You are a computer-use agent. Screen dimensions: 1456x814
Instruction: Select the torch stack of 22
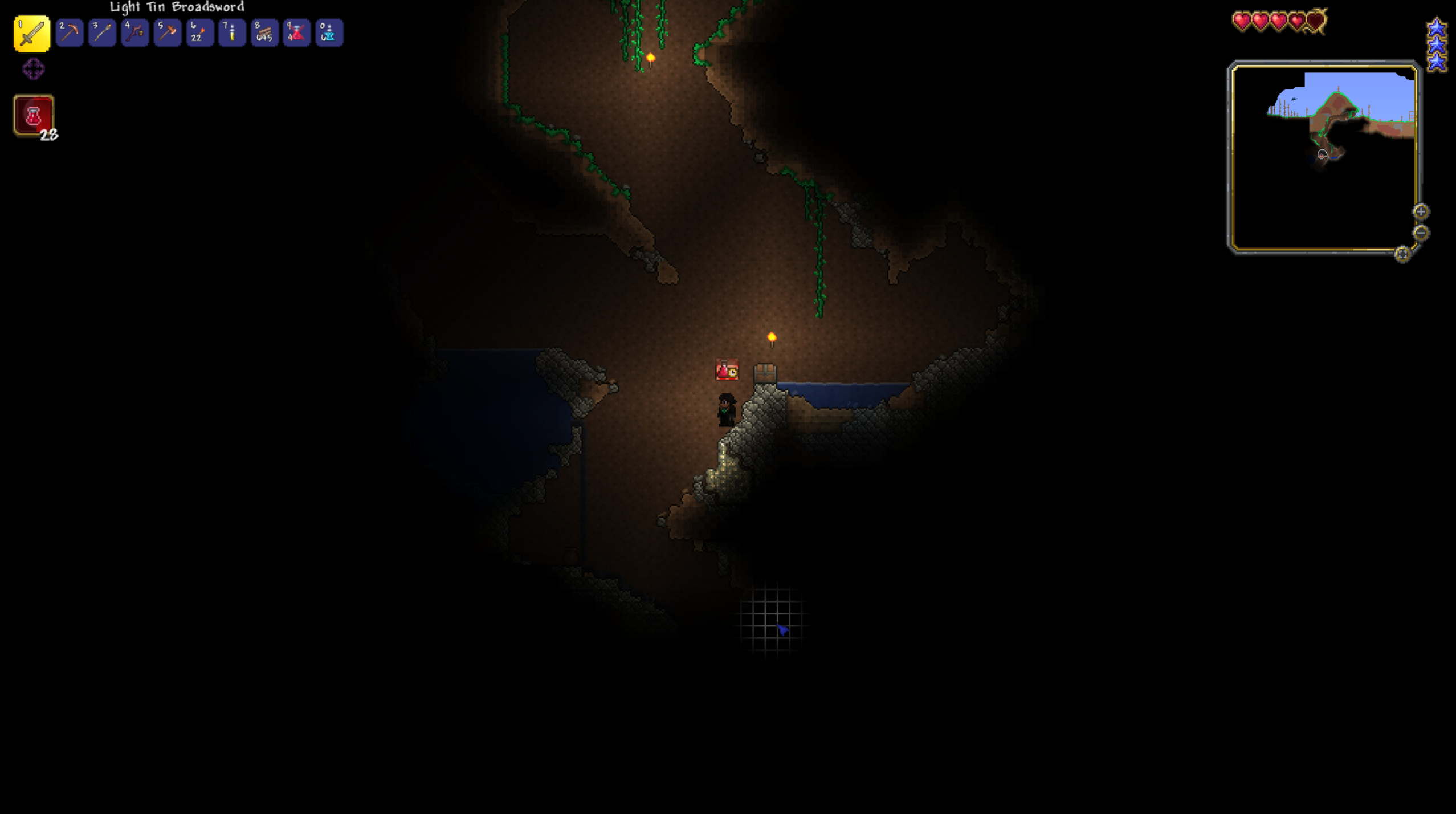tap(199, 32)
